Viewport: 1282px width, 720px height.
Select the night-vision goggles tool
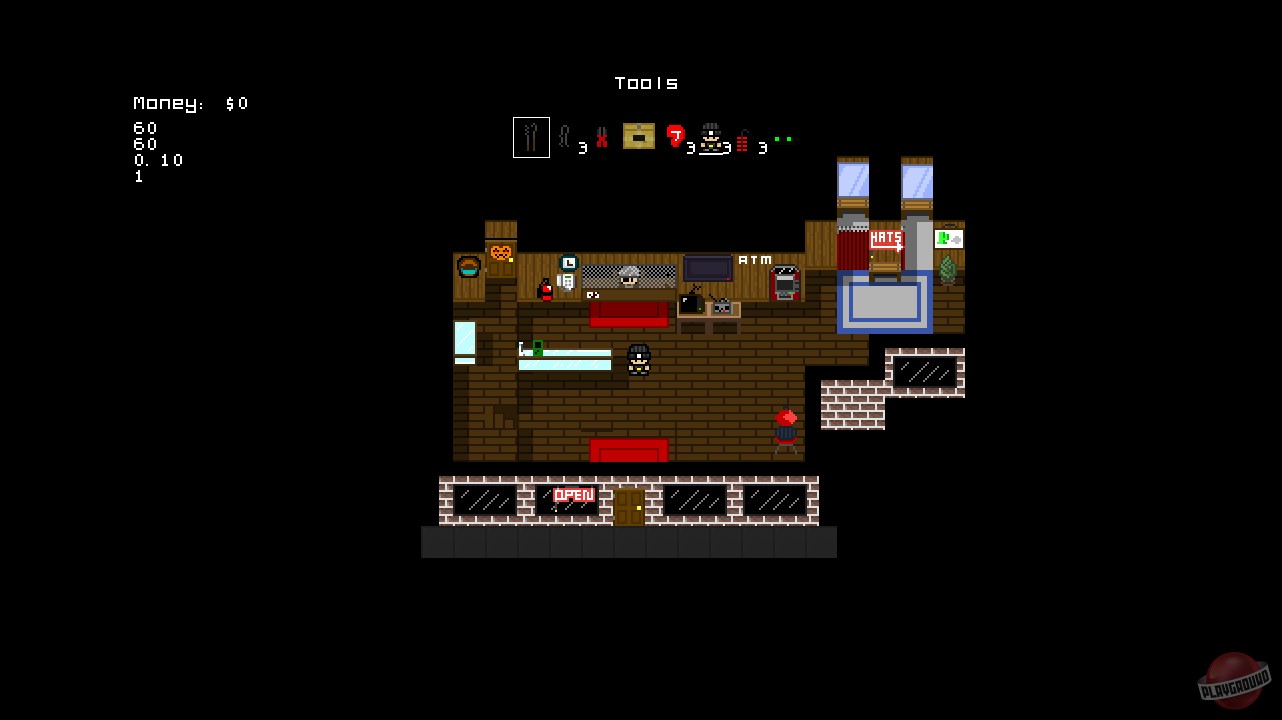coord(784,139)
